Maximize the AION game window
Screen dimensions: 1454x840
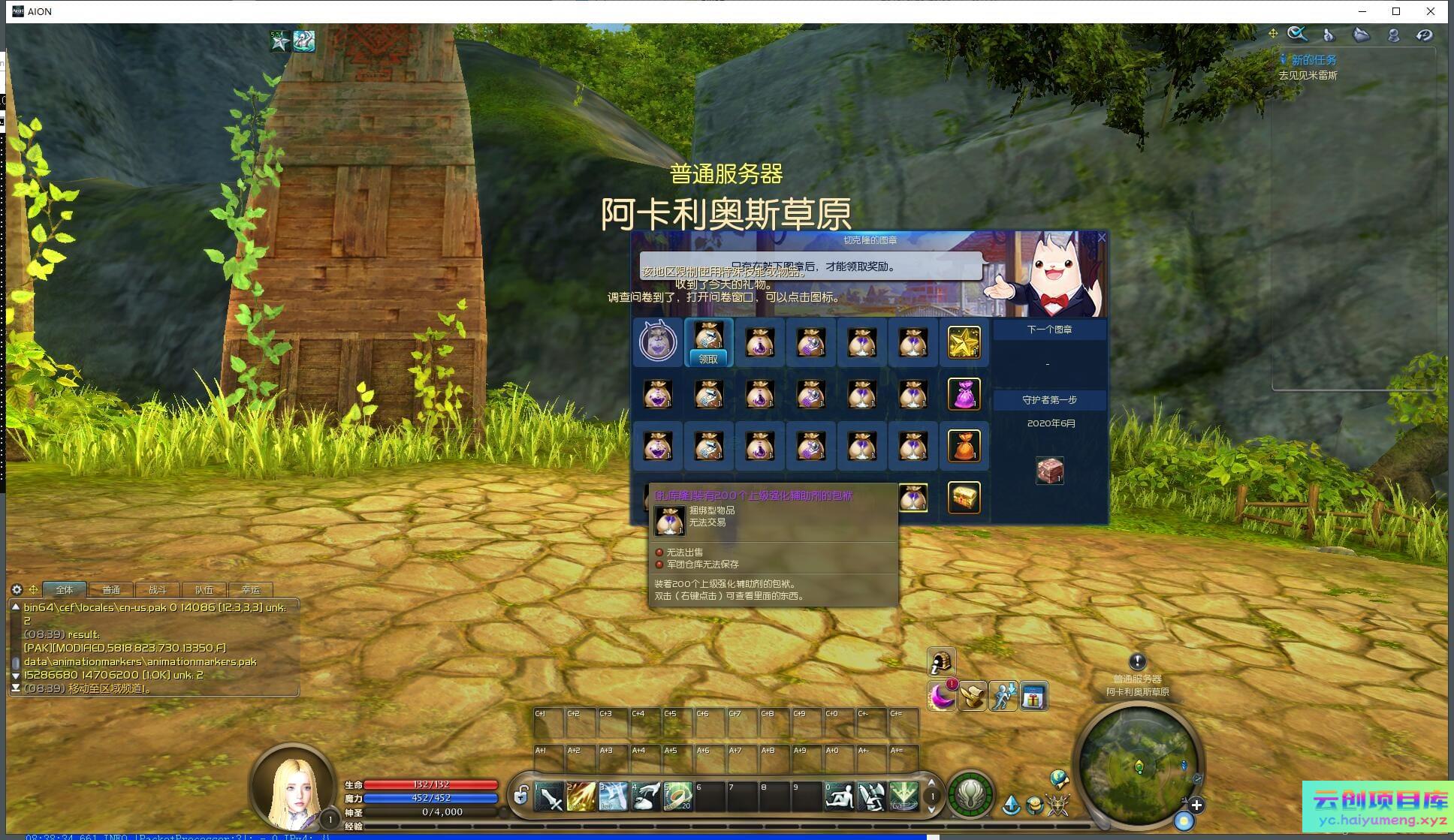1396,11
